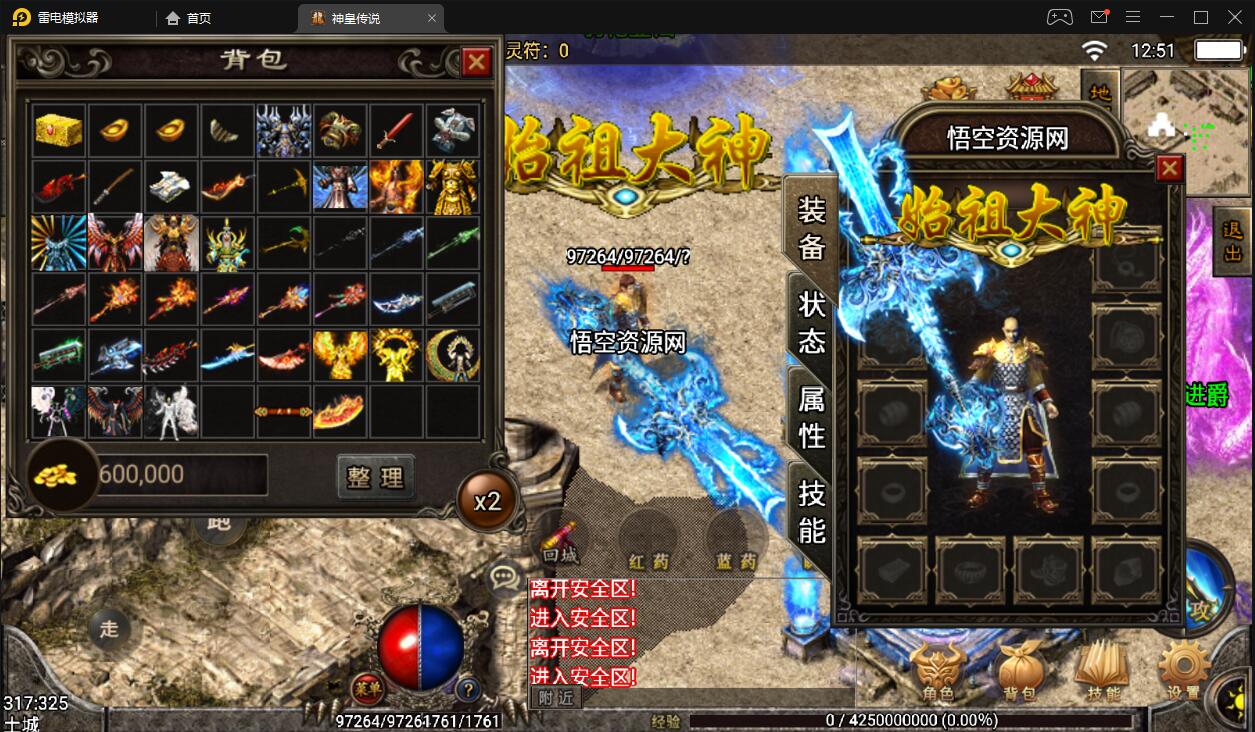Open the chat speech bubble
The height and width of the screenshot is (732, 1255).
point(503,578)
